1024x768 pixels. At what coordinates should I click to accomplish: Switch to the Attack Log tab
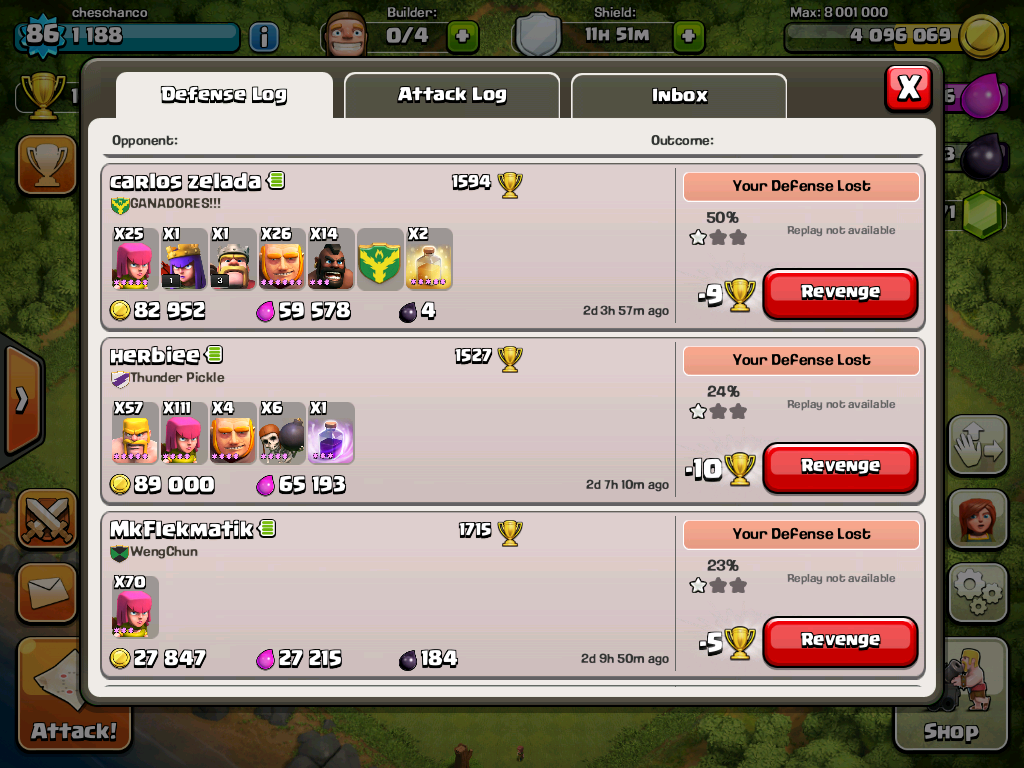451,95
